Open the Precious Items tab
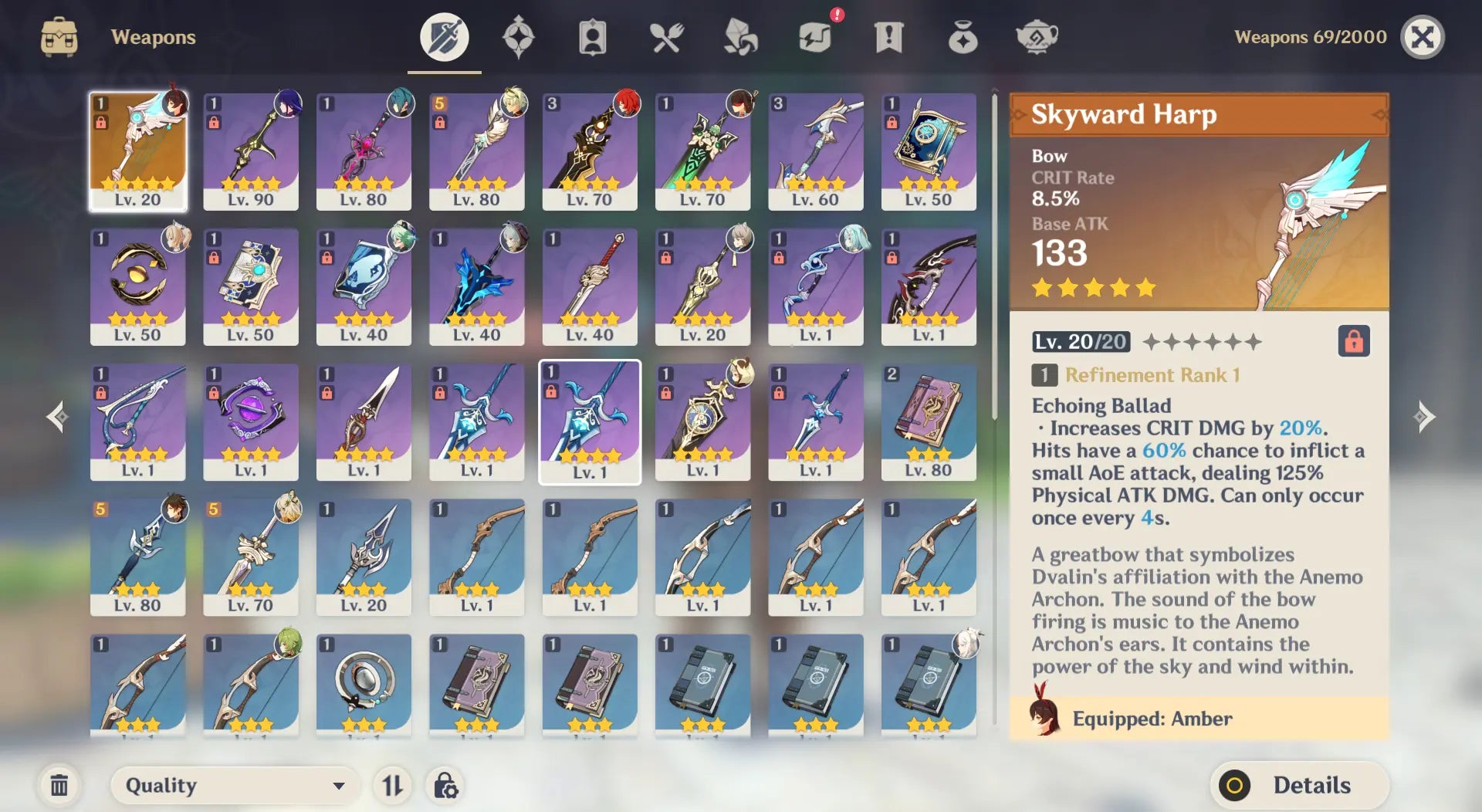 tap(963, 37)
